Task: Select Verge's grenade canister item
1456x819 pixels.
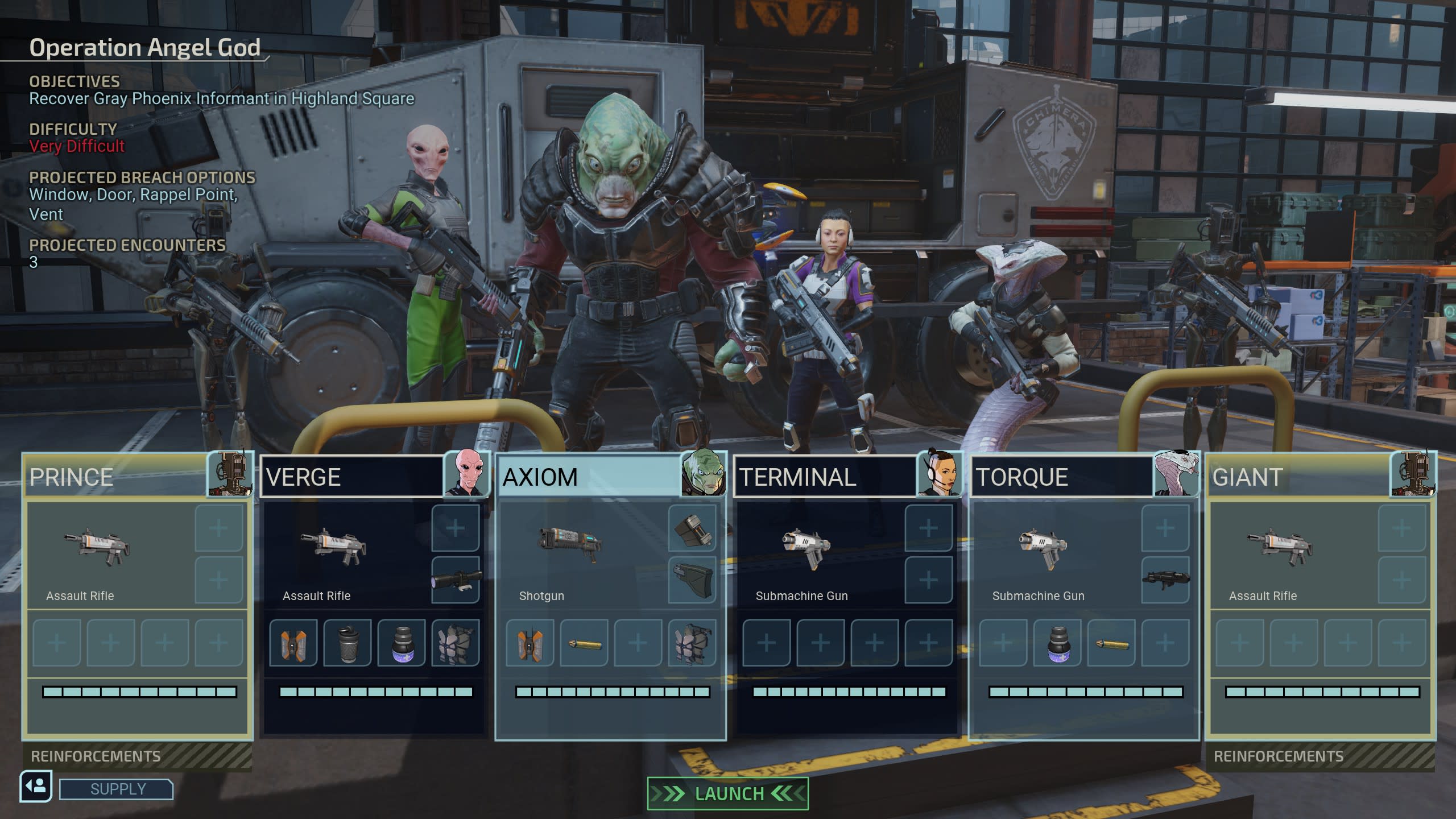Action: [x=347, y=643]
